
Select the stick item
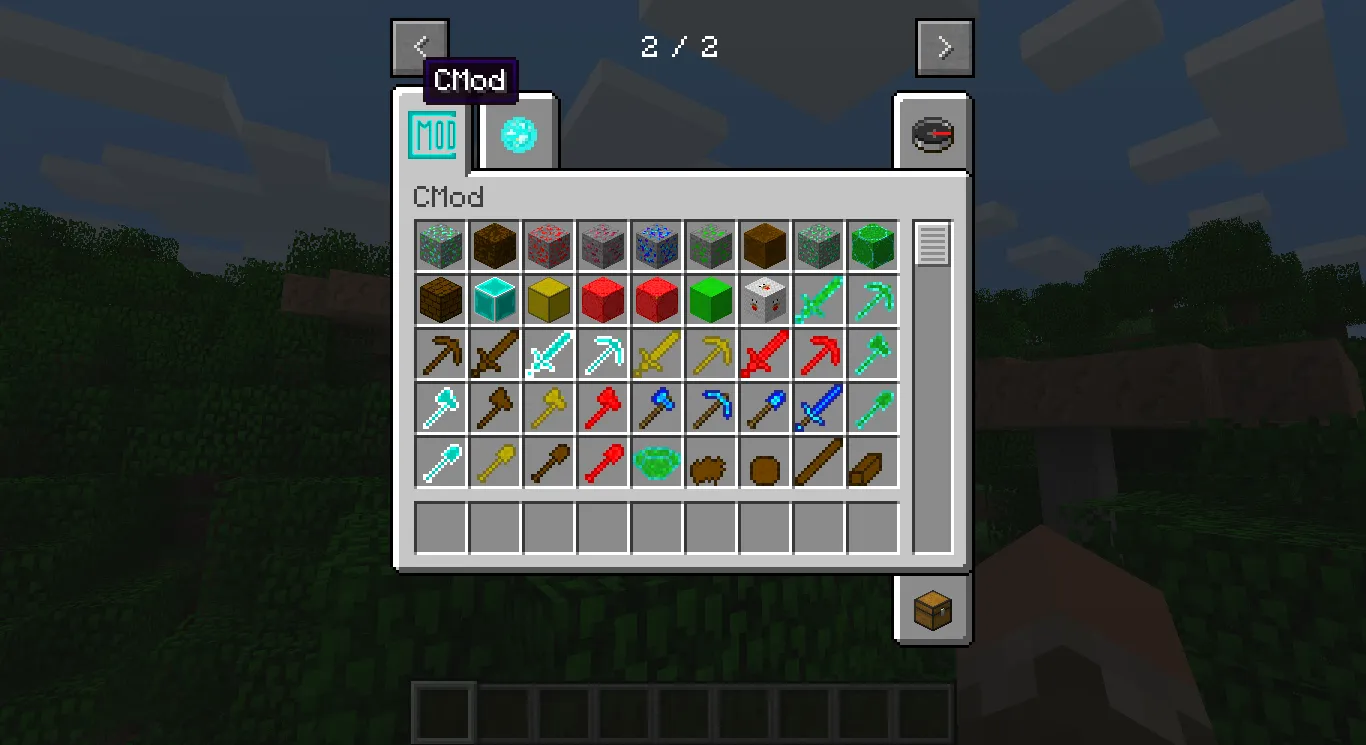point(819,461)
